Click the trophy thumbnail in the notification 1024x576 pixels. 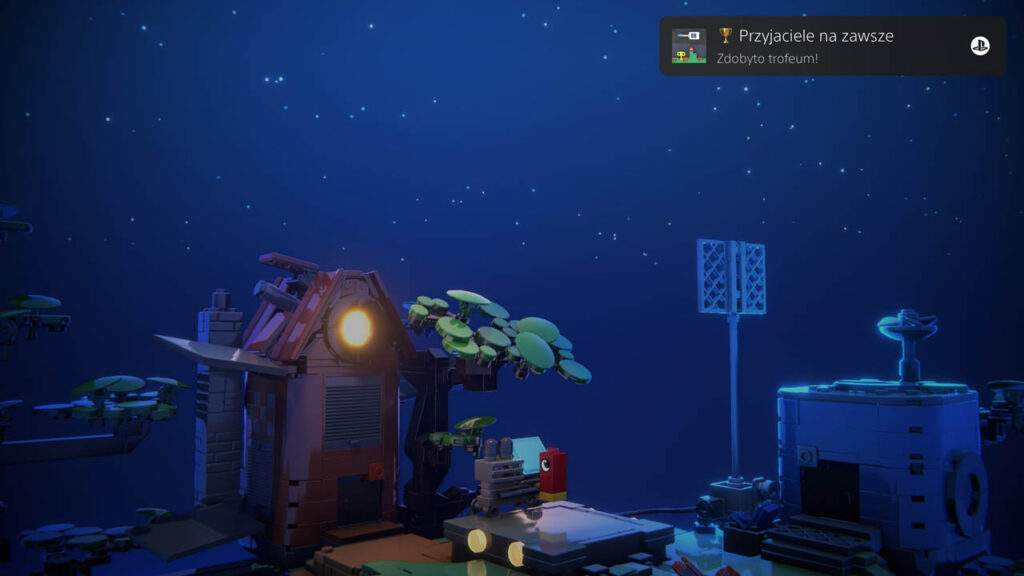[x=689, y=46]
